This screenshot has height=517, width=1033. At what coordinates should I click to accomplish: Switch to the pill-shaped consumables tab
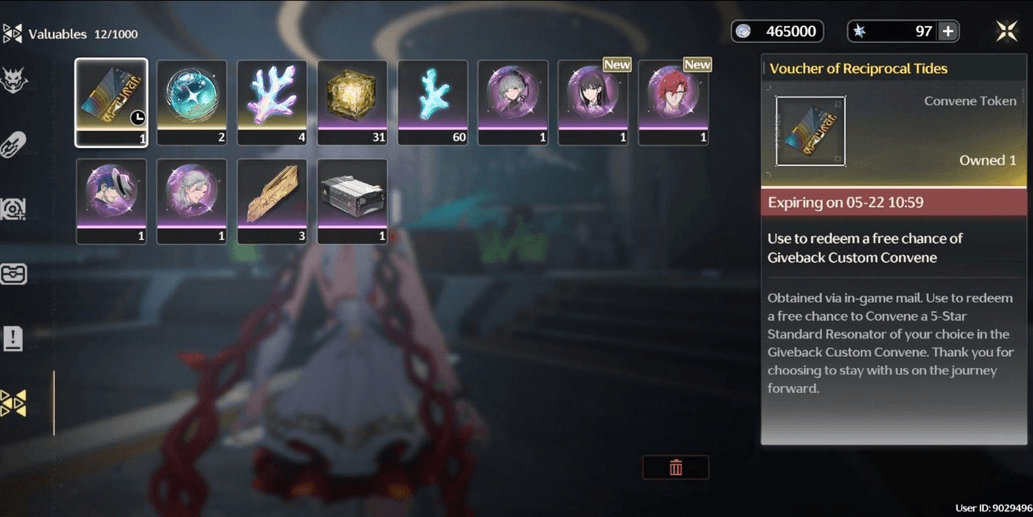pyautogui.click(x=14, y=145)
